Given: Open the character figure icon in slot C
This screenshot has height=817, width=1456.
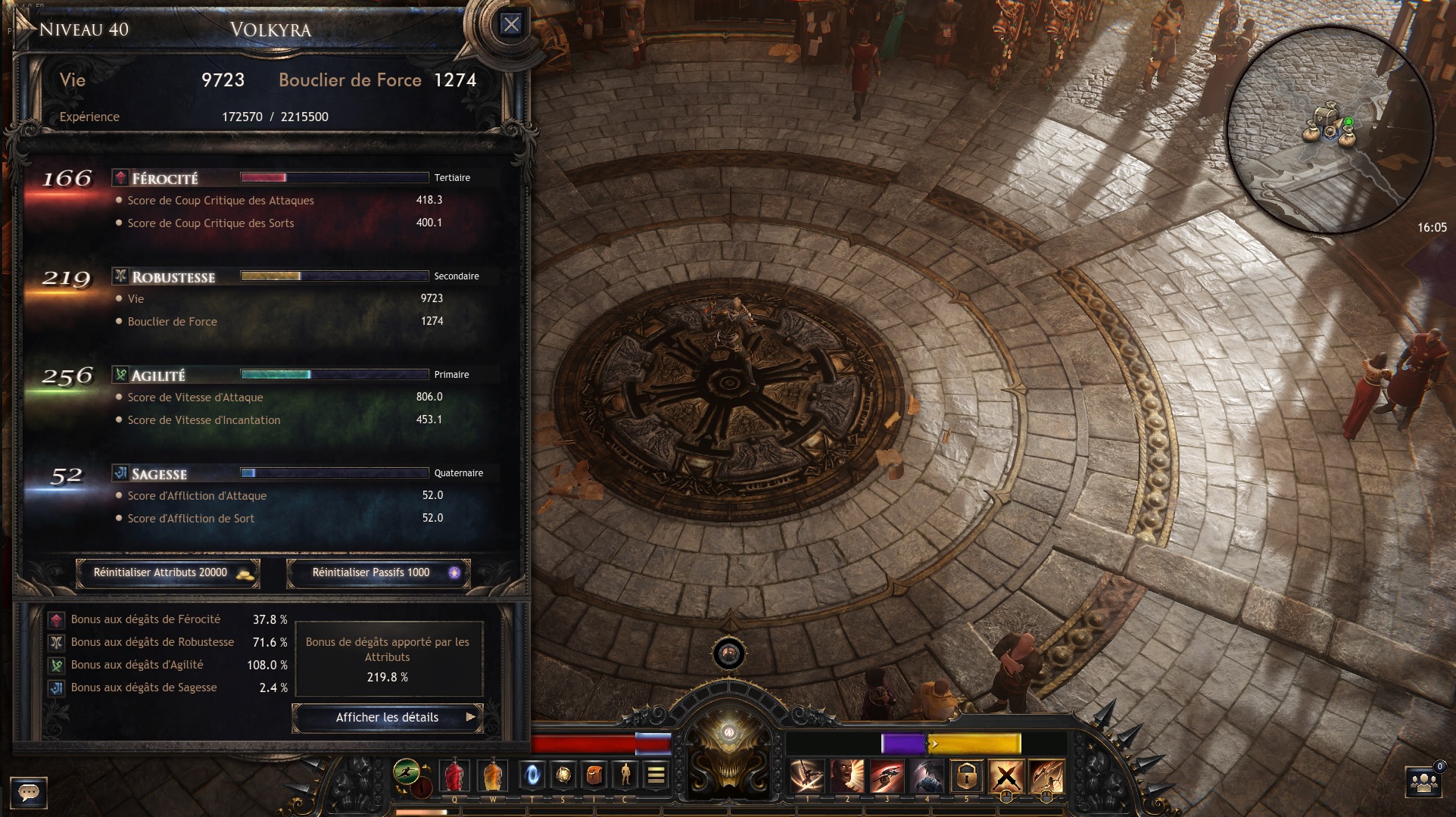Looking at the screenshot, I should (624, 775).
